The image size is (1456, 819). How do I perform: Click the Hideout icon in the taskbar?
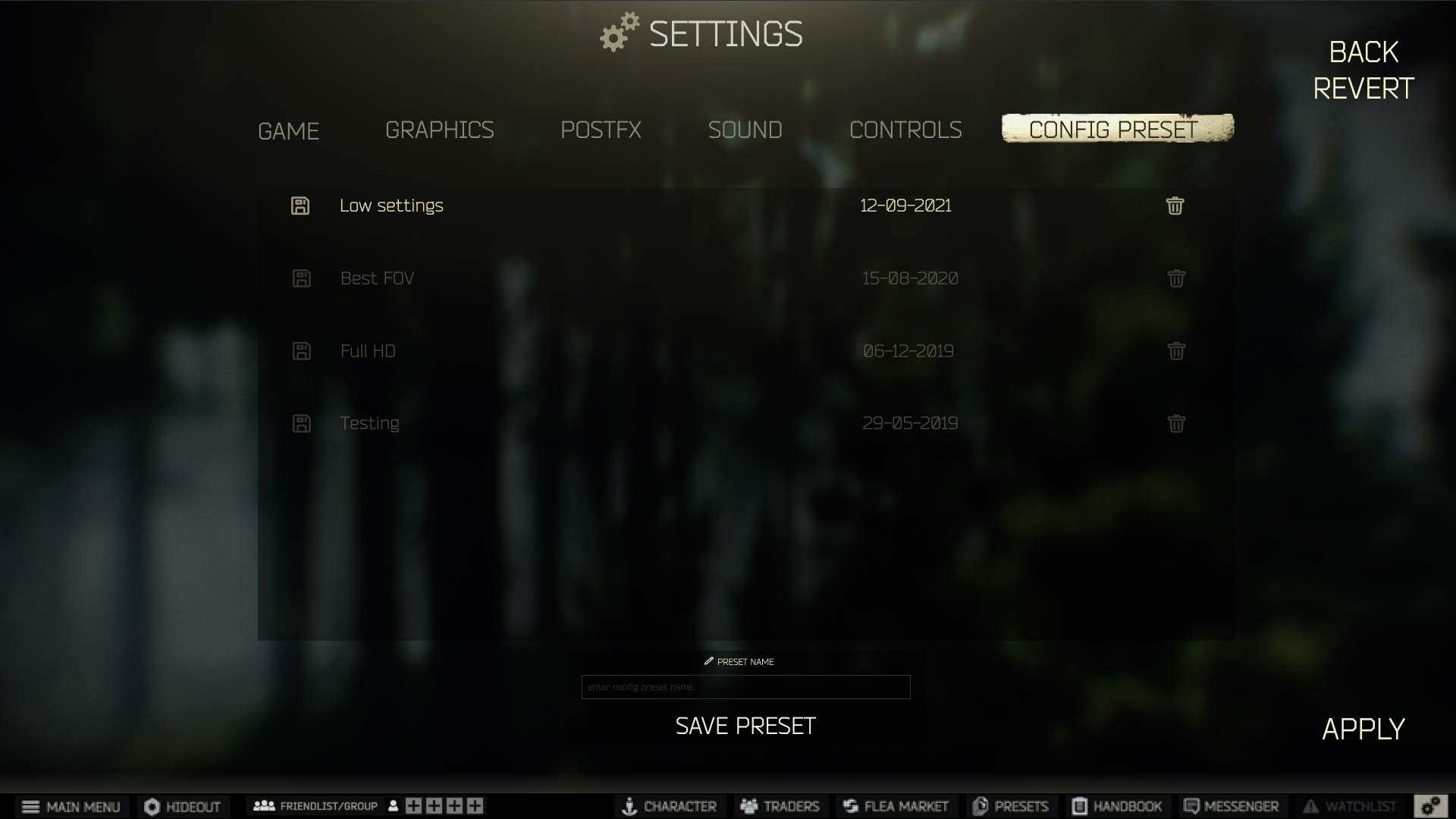183,806
